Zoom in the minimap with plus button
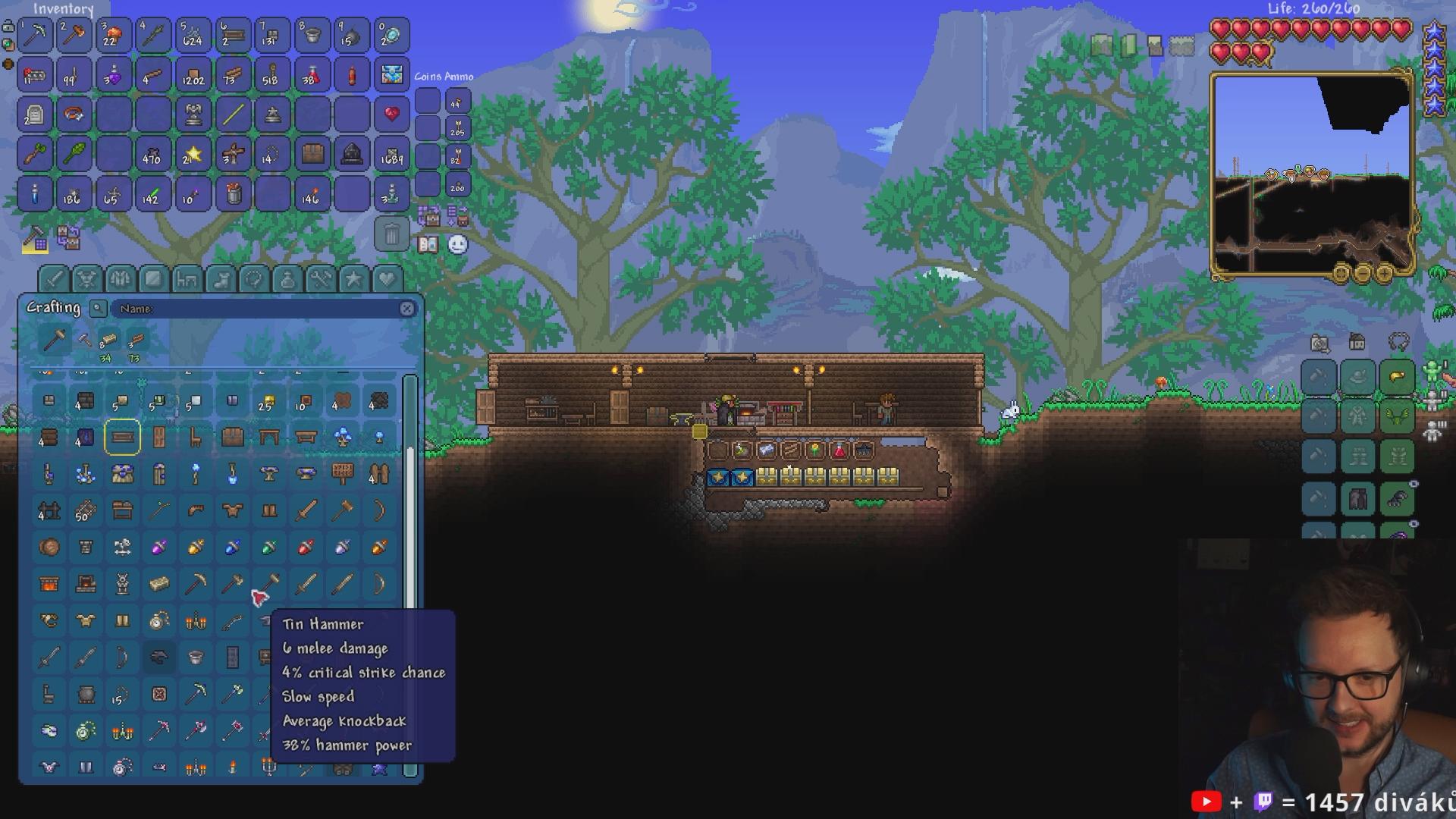This screenshot has width=1456, height=819. [1385, 273]
